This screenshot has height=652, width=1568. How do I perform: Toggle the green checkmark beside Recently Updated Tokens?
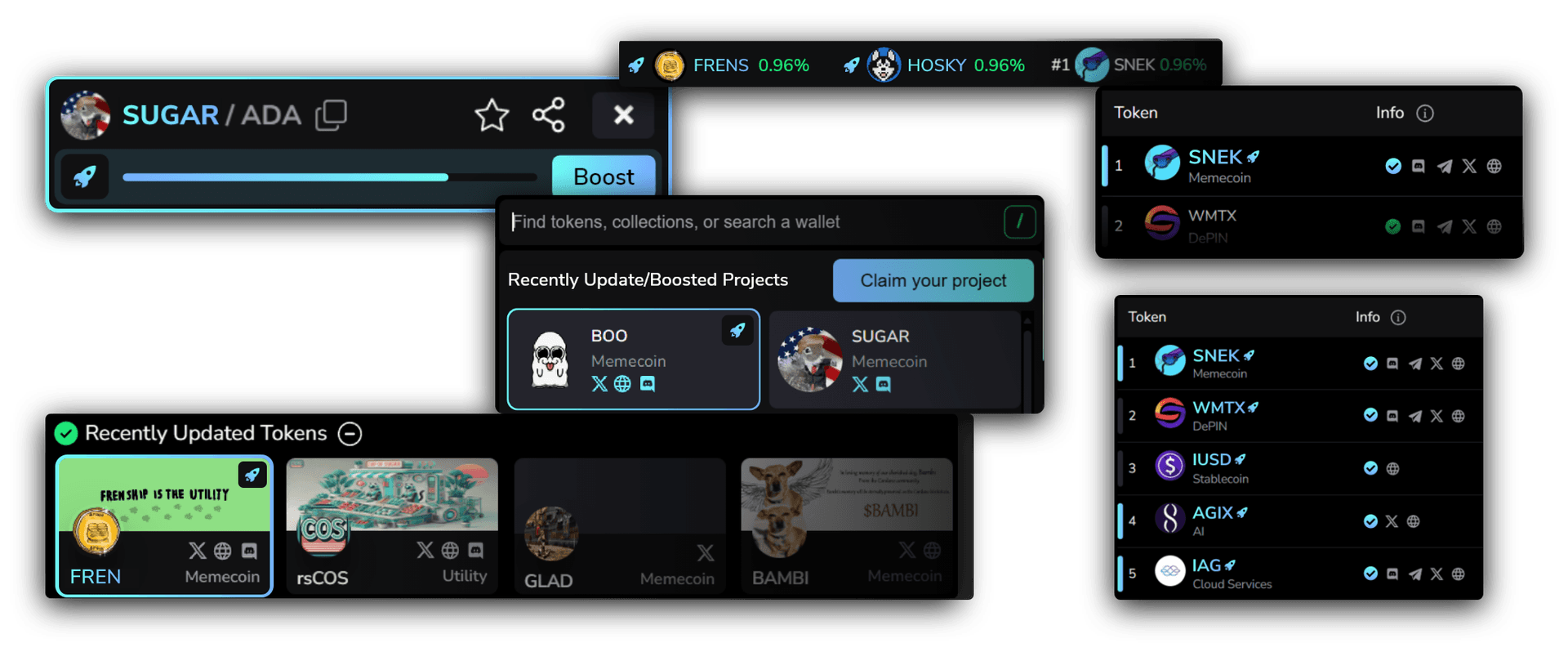point(67,433)
